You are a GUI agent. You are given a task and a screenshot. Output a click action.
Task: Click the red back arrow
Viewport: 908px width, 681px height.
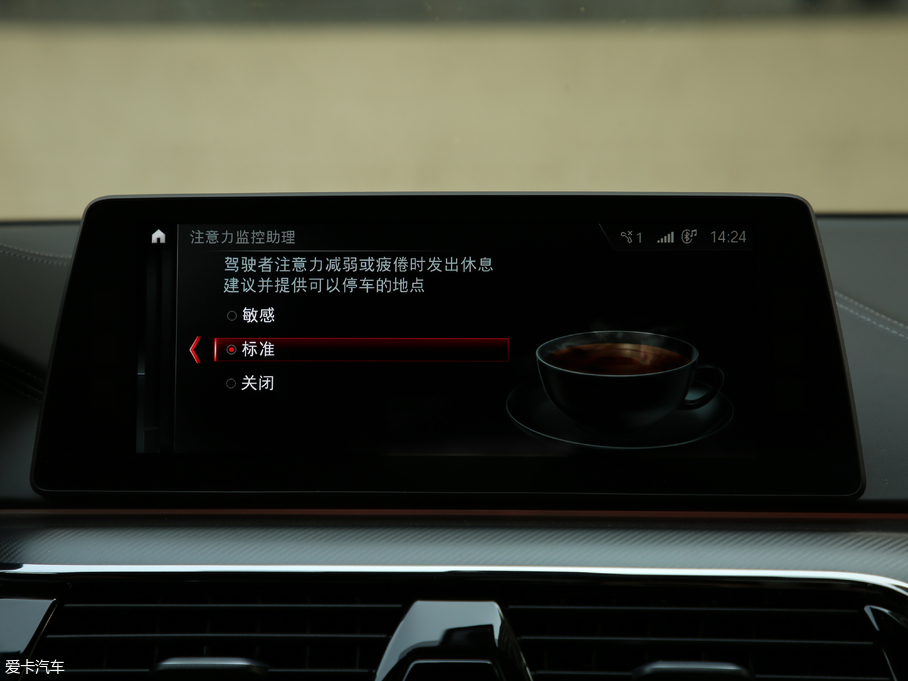coord(194,350)
